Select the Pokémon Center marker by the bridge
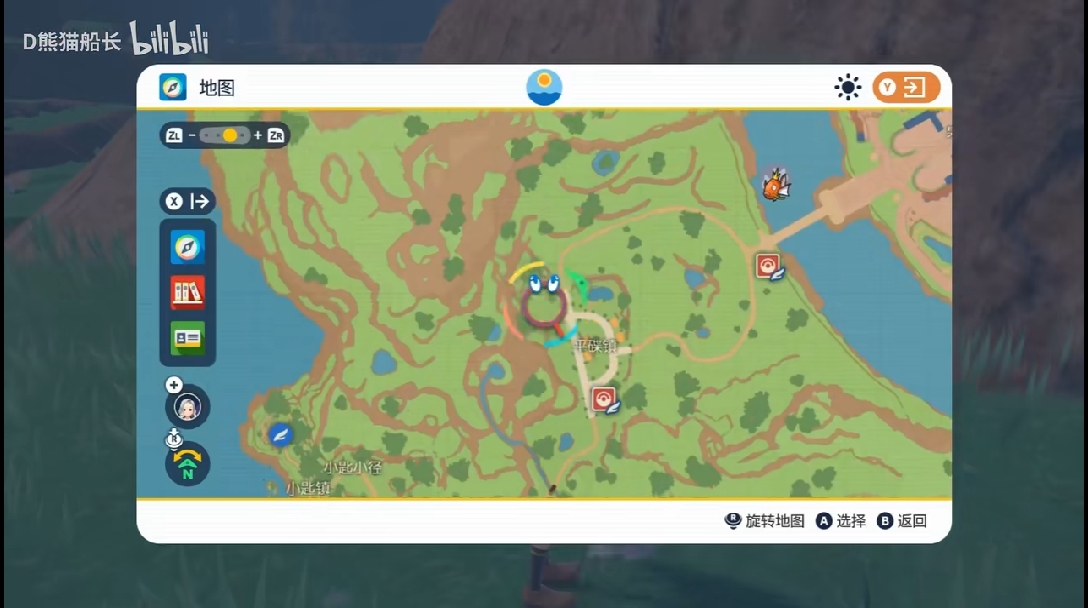1088x608 pixels. (x=769, y=266)
